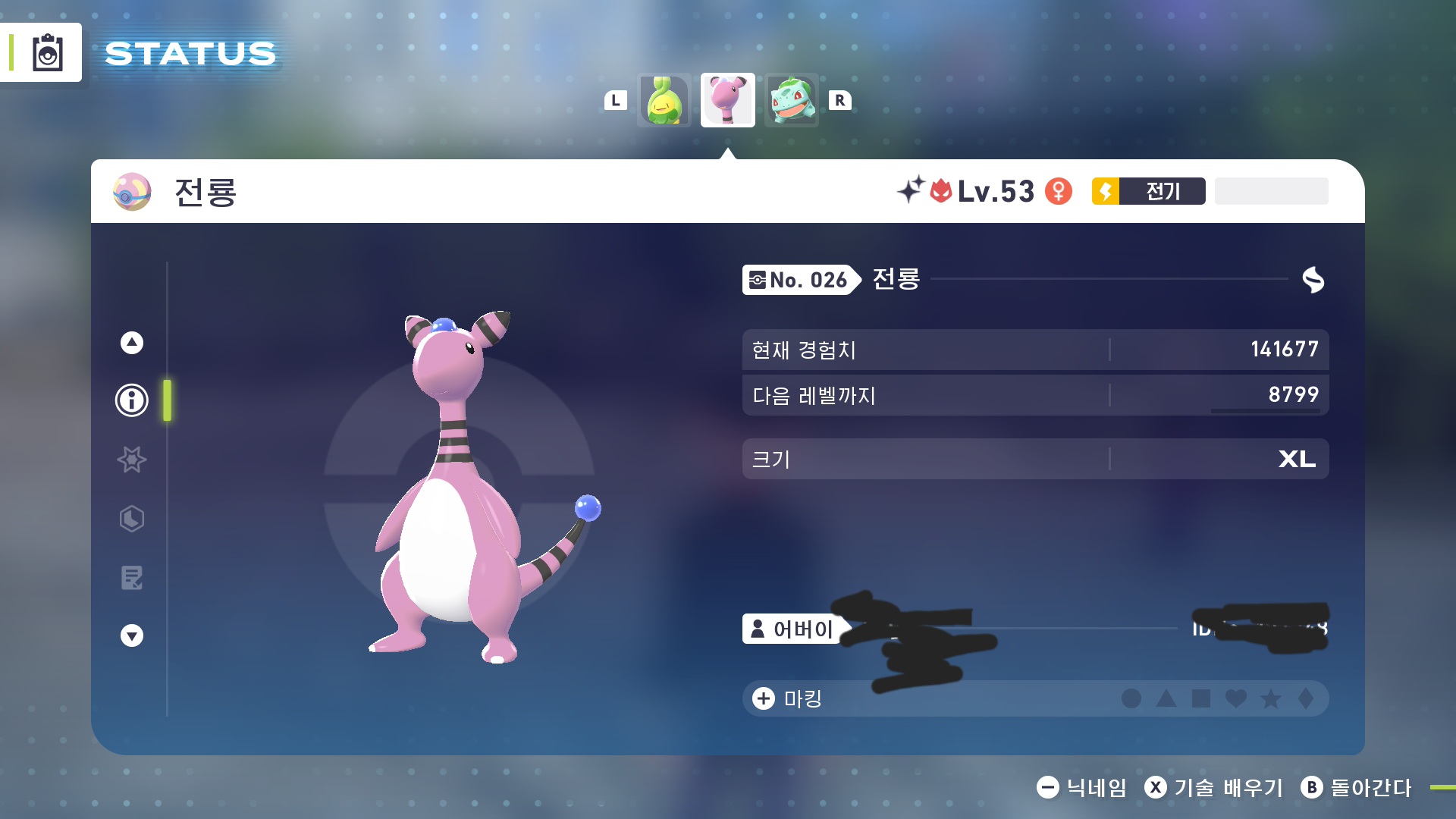Toggle the circle marking
Image resolution: width=1456 pixels, height=819 pixels.
[1131, 698]
